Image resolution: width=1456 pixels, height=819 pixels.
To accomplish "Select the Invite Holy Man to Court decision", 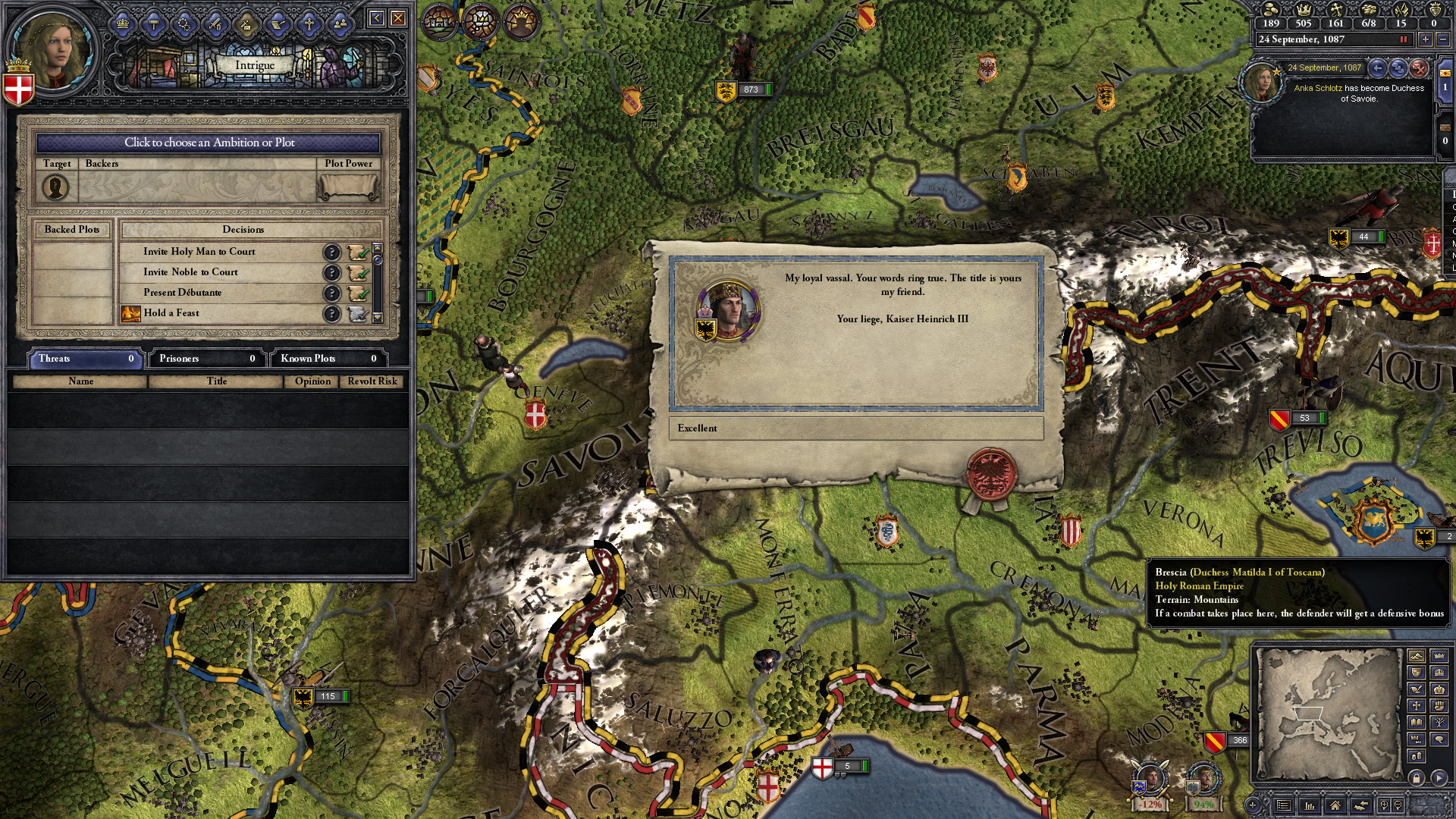I will pyautogui.click(x=199, y=252).
